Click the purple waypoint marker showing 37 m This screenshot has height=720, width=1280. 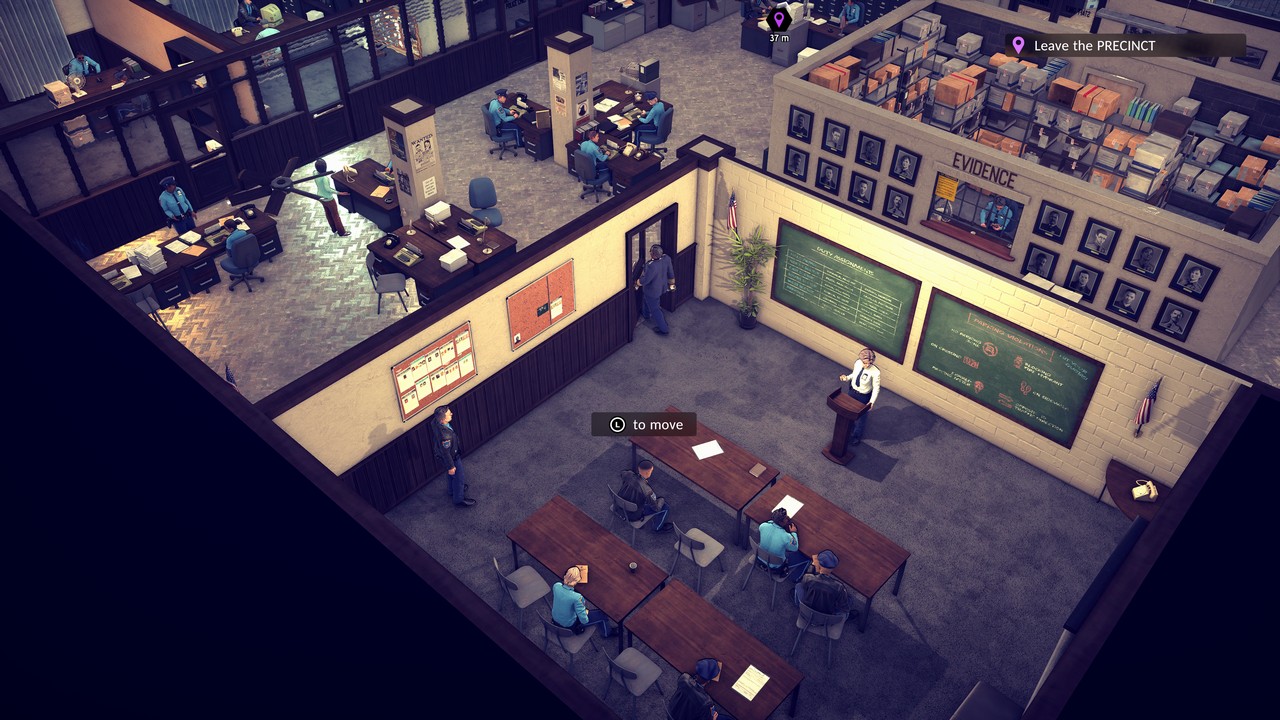click(778, 19)
